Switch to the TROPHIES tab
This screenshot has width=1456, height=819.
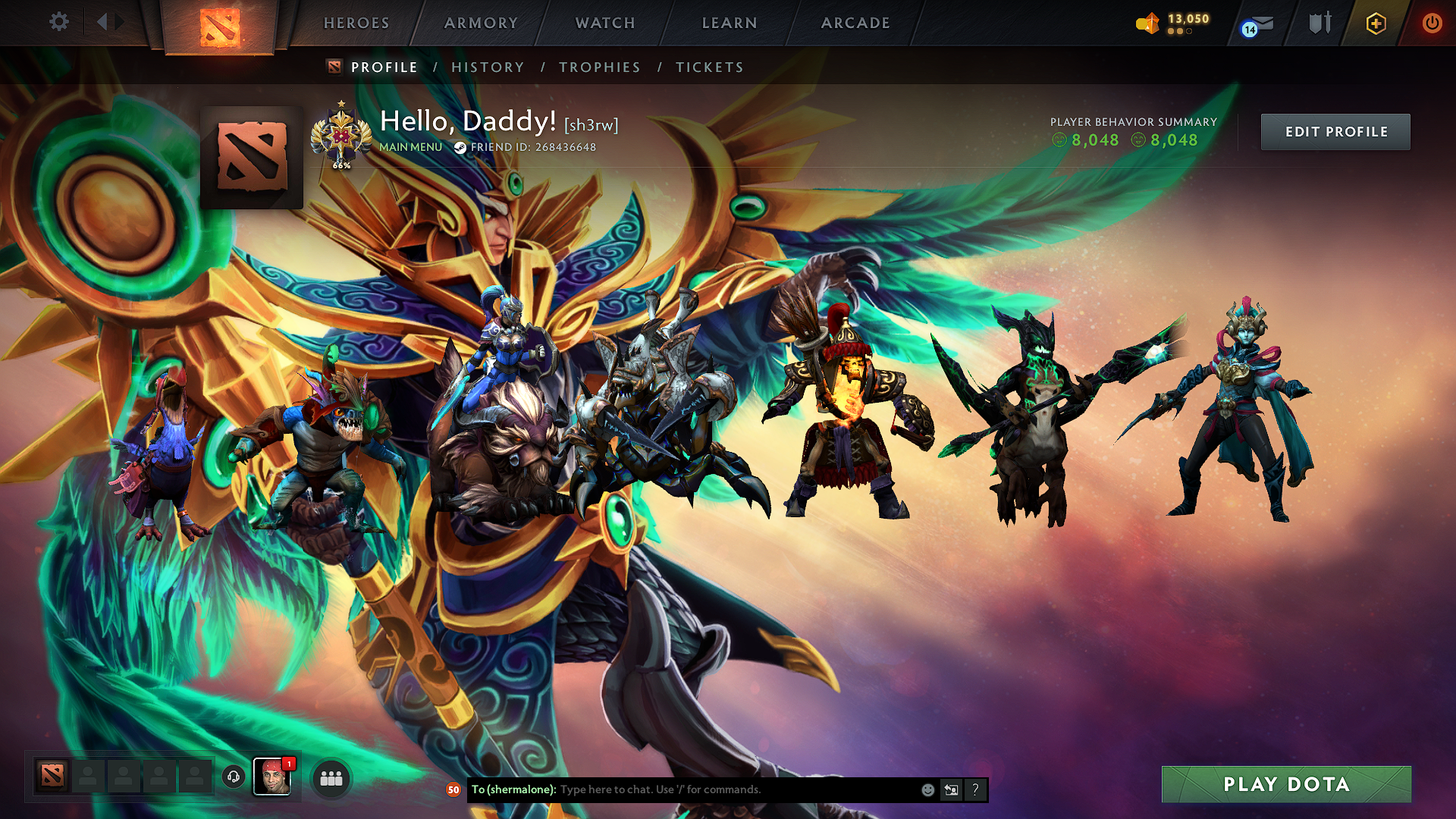(599, 67)
